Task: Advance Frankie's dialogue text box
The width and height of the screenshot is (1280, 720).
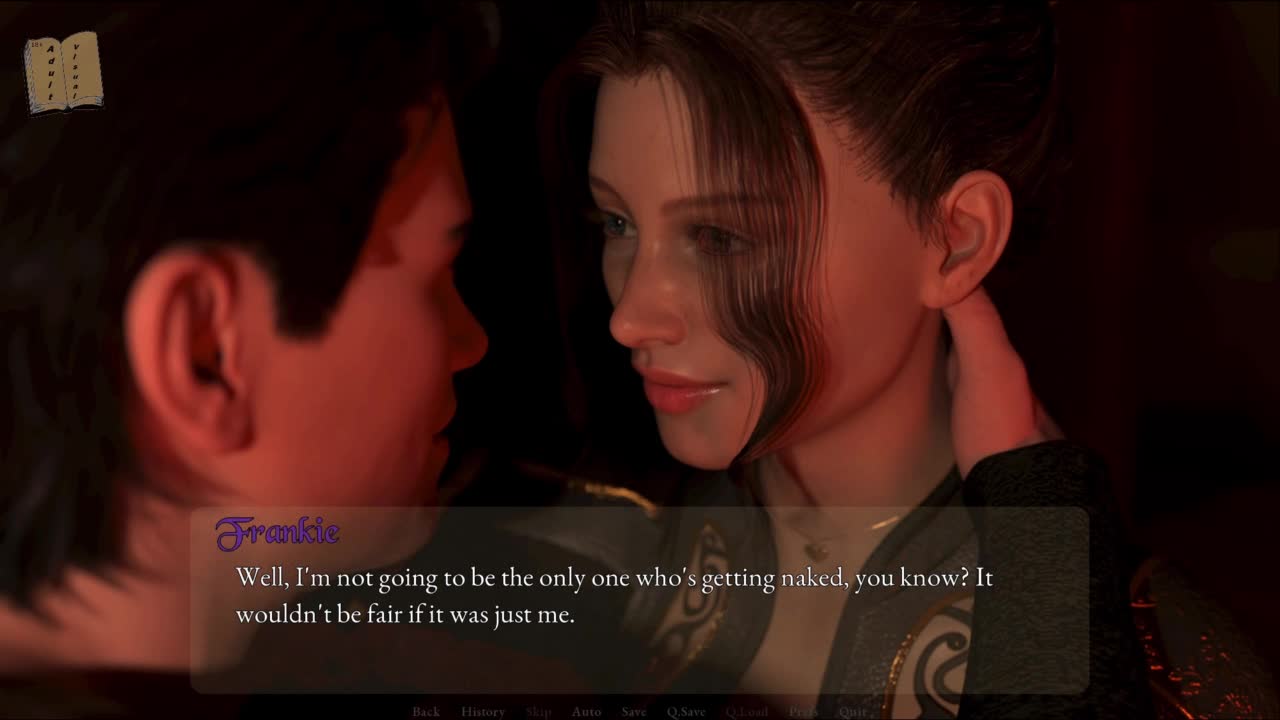Action: [640, 600]
